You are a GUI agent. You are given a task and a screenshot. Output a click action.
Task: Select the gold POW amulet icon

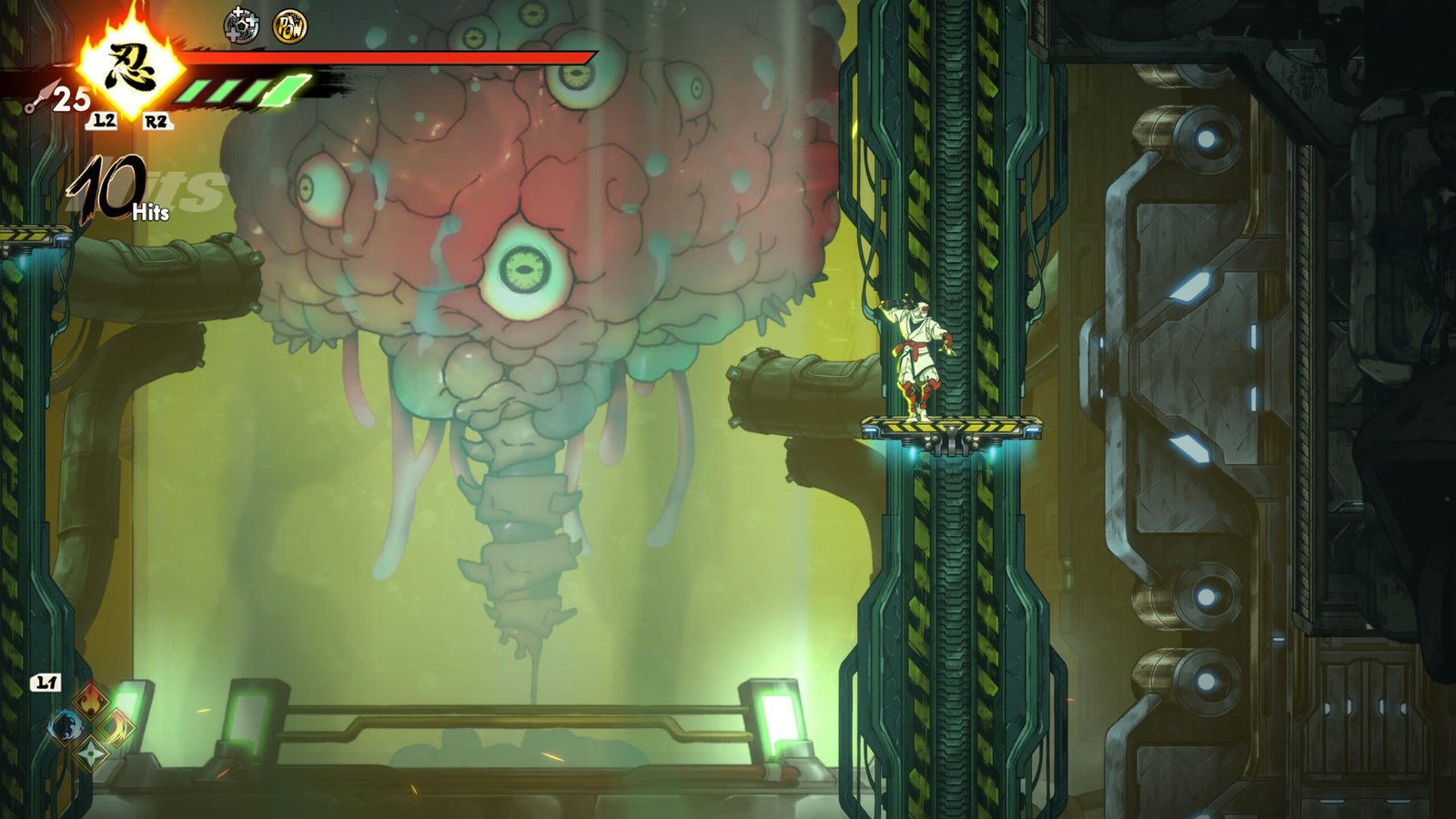click(290, 26)
